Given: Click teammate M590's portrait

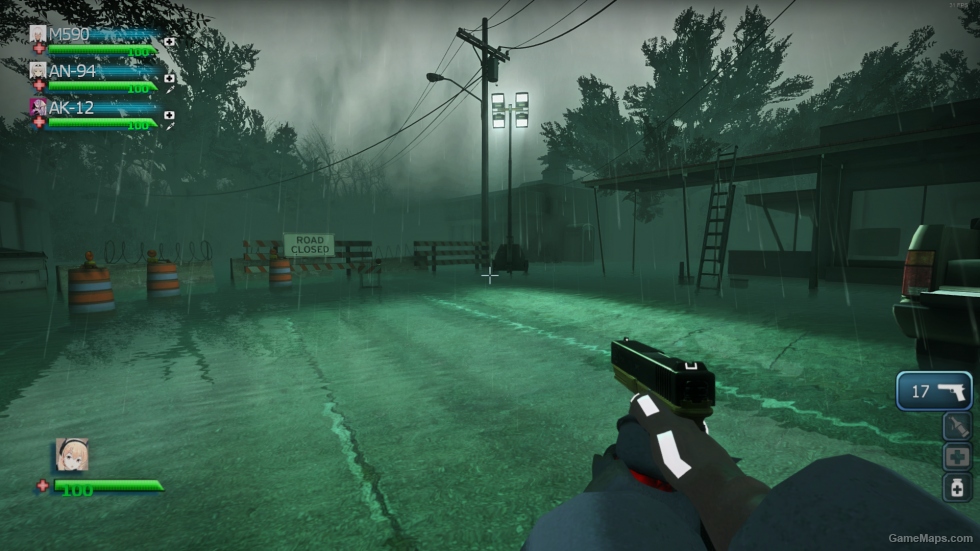Looking at the screenshot, I should [38, 34].
